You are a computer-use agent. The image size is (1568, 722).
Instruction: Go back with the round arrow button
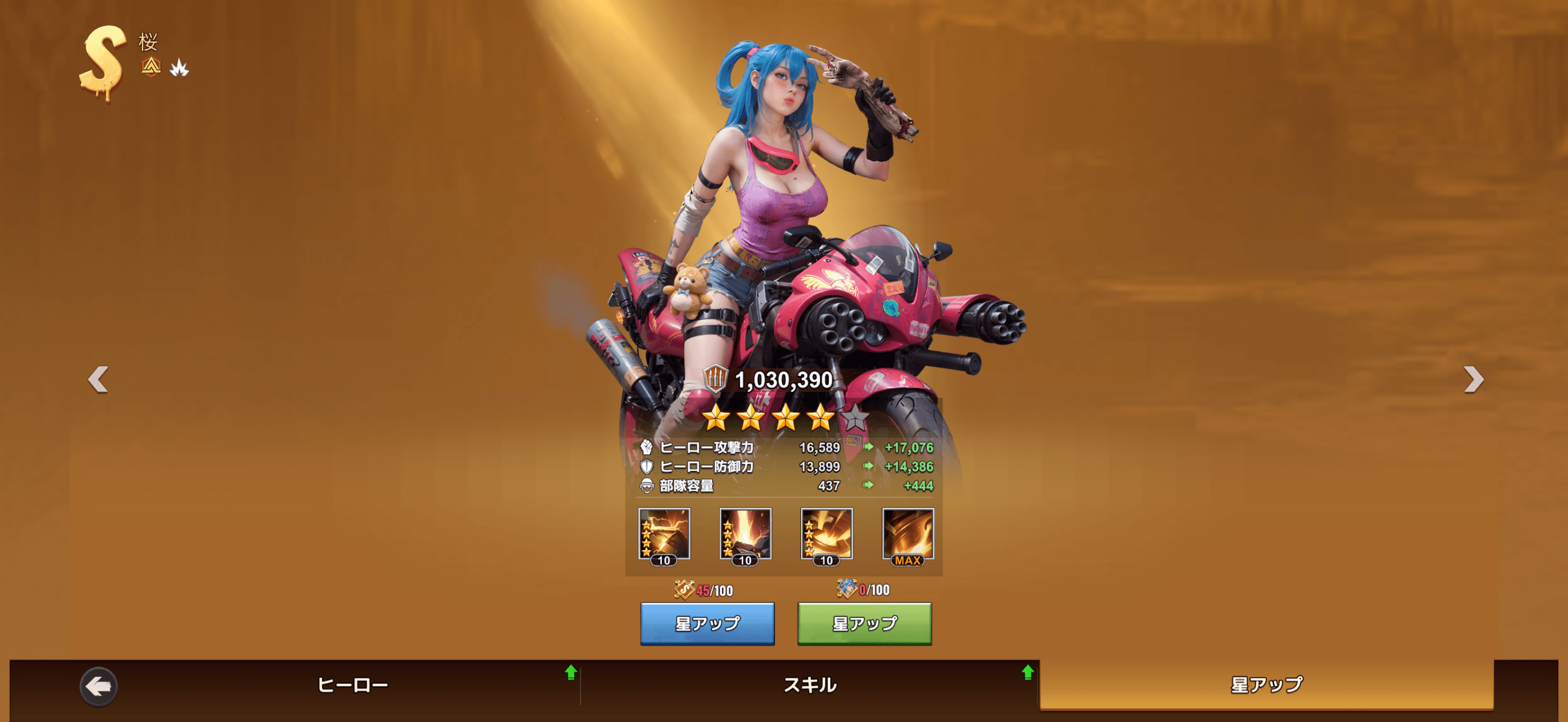pos(99,686)
